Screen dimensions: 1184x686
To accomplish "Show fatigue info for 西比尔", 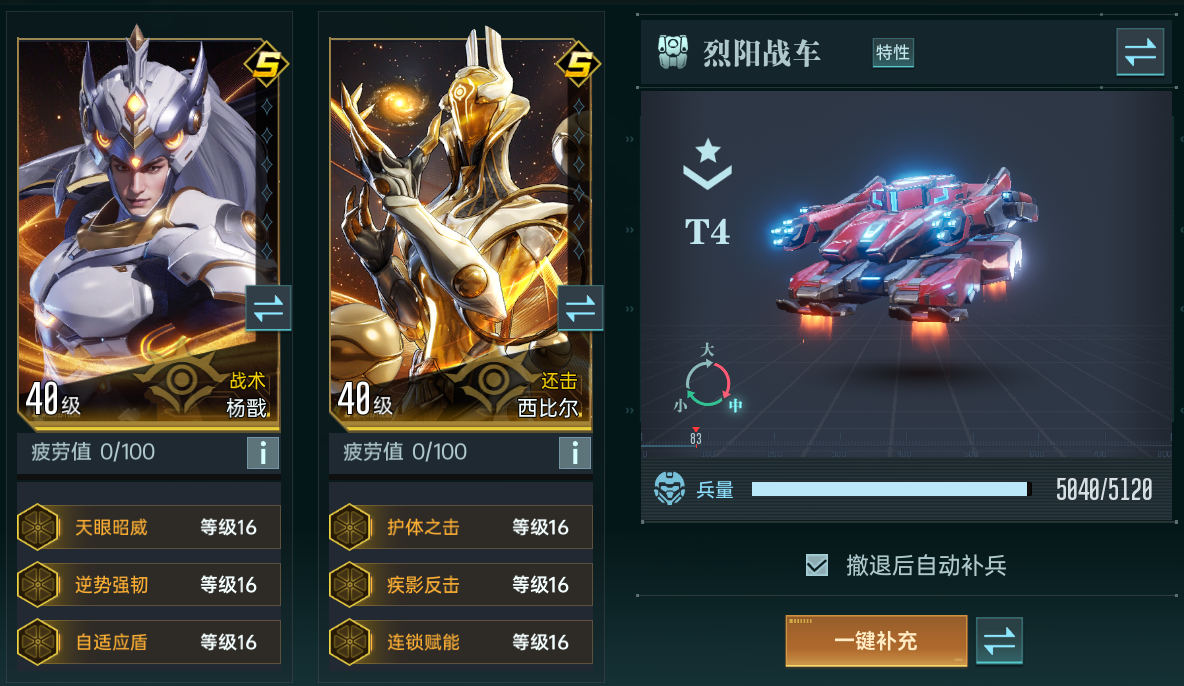I will (x=574, y=453).
